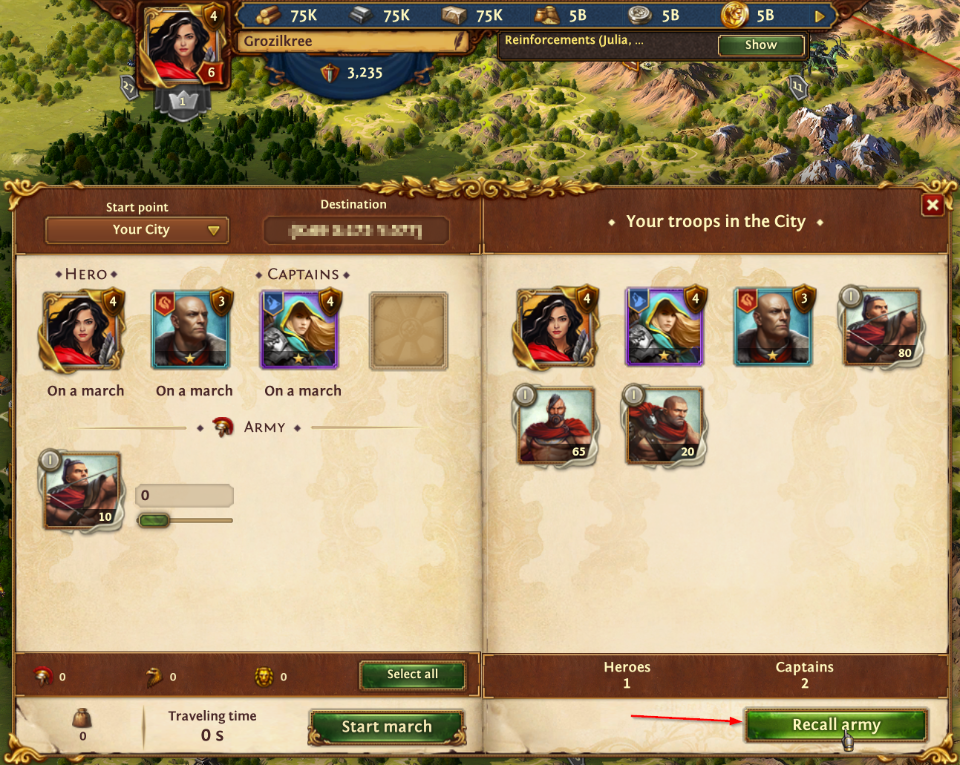Select the hooded blonde captain on march
960x765 pixels.
coord(301,329)
